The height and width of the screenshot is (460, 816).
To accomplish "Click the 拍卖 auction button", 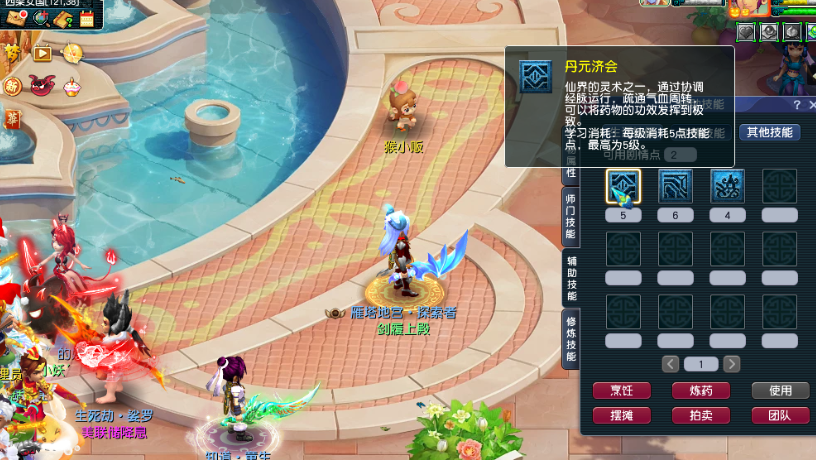I will tap(701, 415).
